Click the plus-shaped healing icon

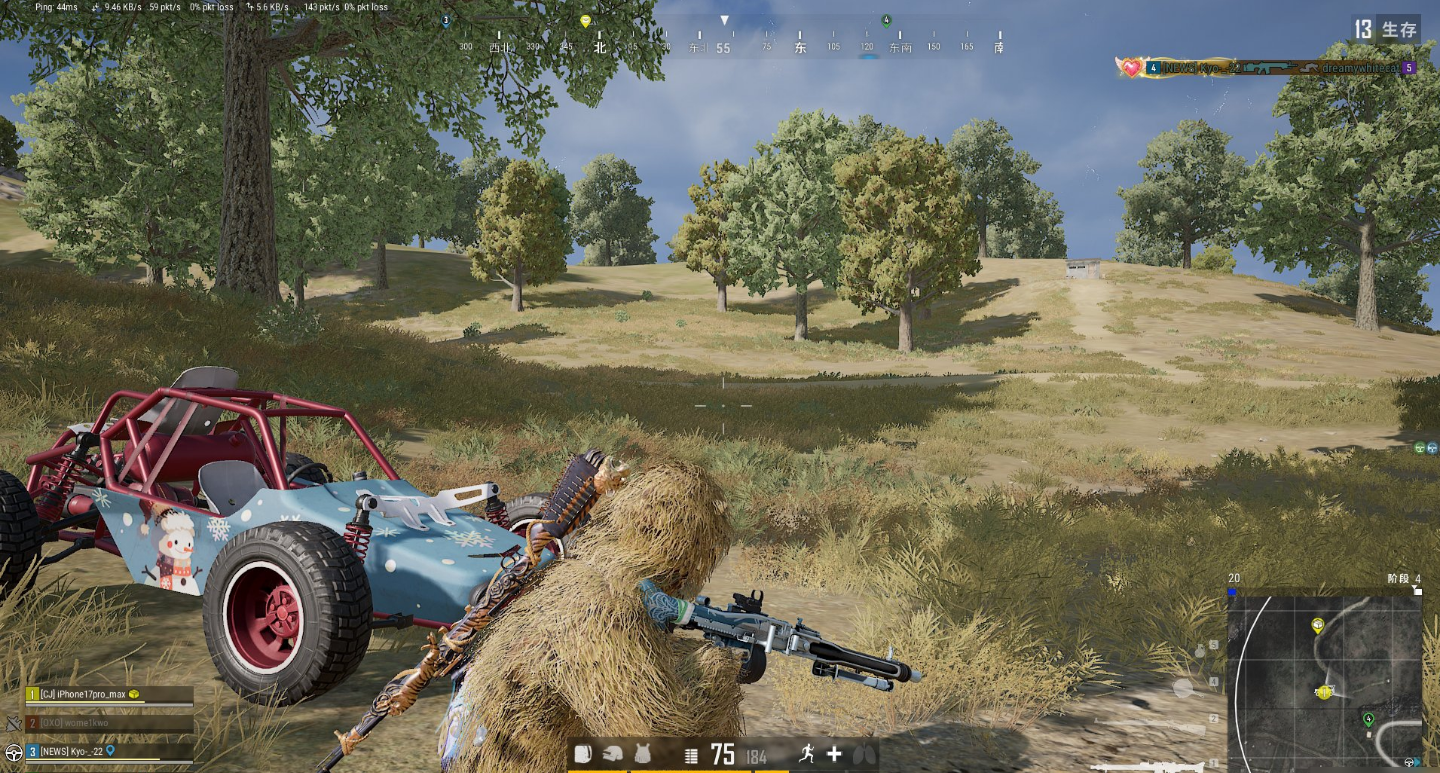[834, 755]
